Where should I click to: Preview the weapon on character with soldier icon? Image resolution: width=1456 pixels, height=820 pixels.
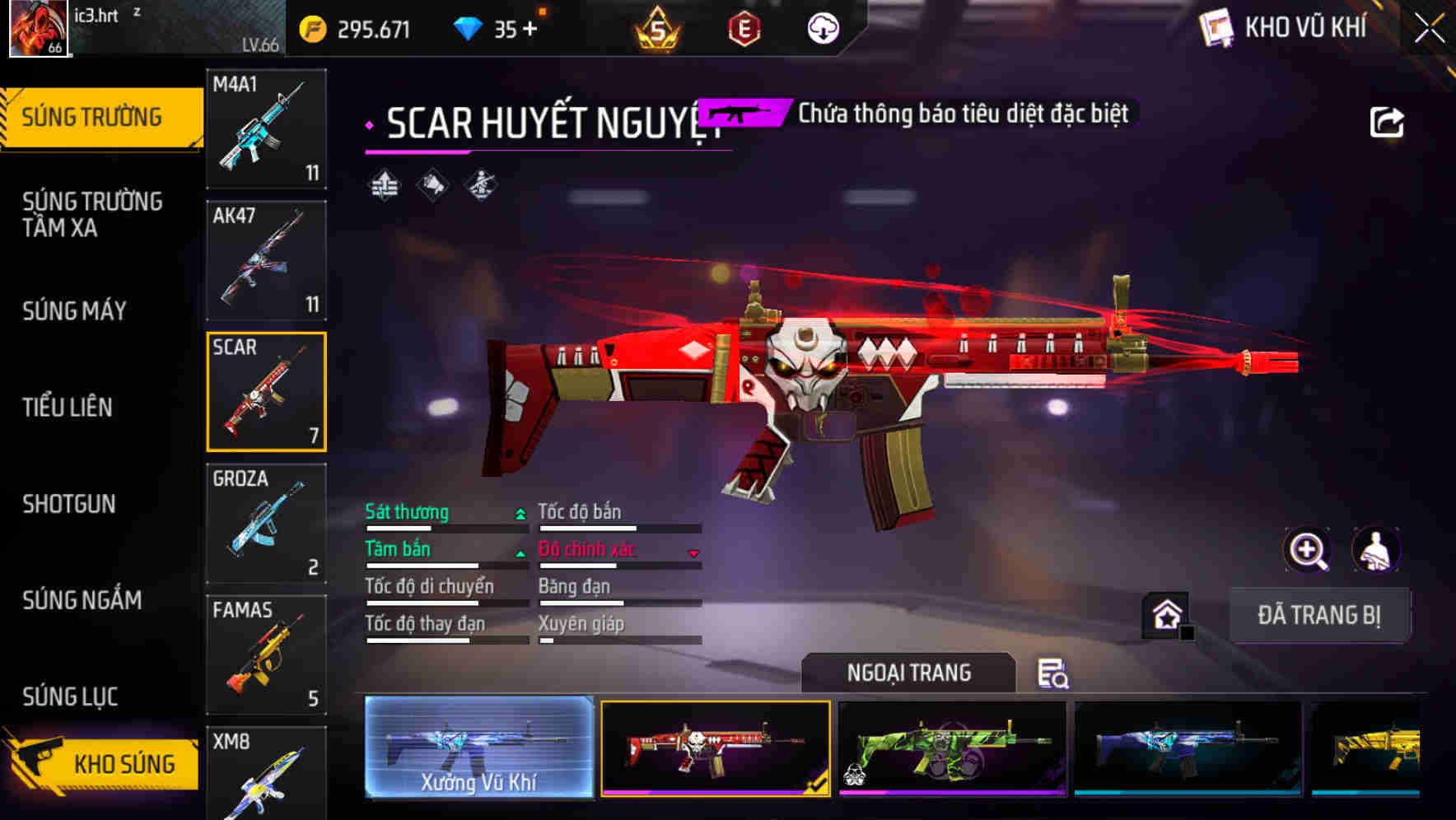1378,550
